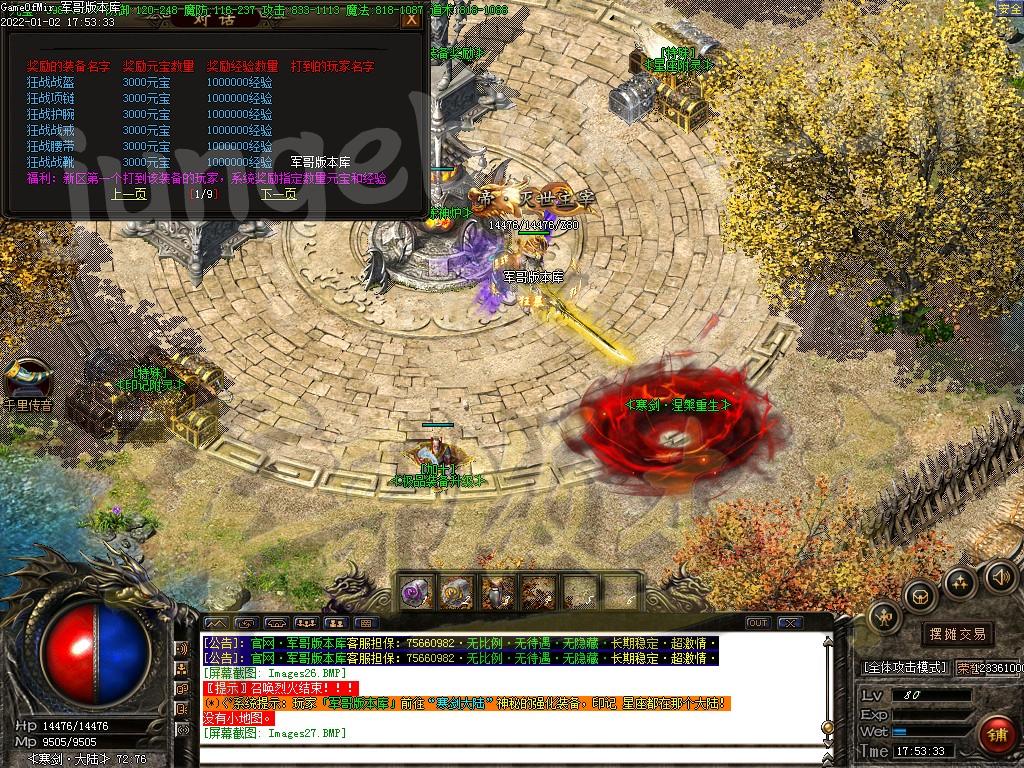Go to the next page (下一页)

click(x=278, y=194)
